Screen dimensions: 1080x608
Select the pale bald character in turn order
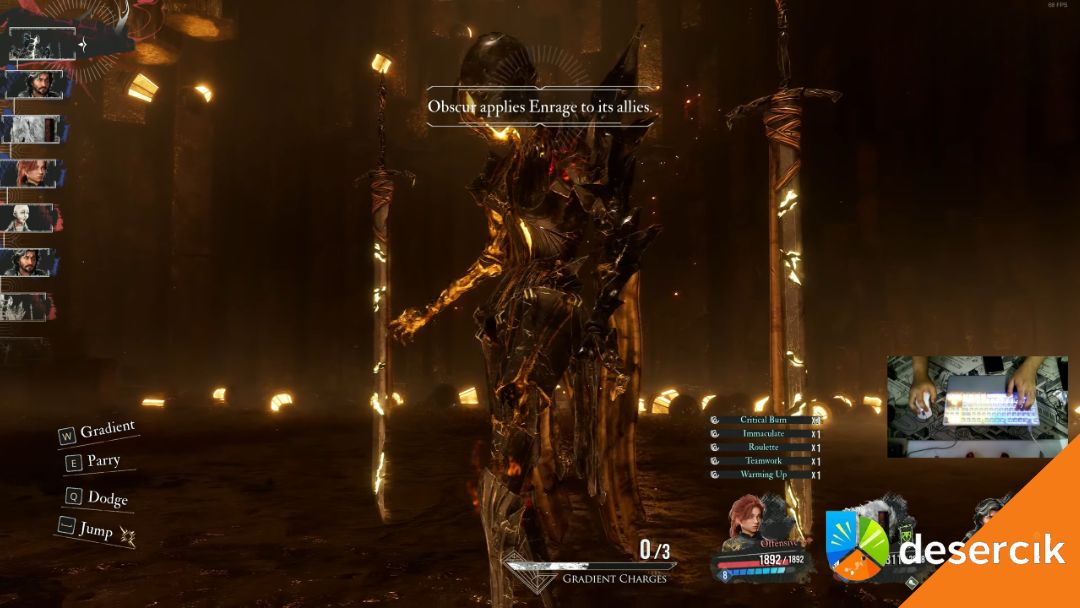click(28, 217)
